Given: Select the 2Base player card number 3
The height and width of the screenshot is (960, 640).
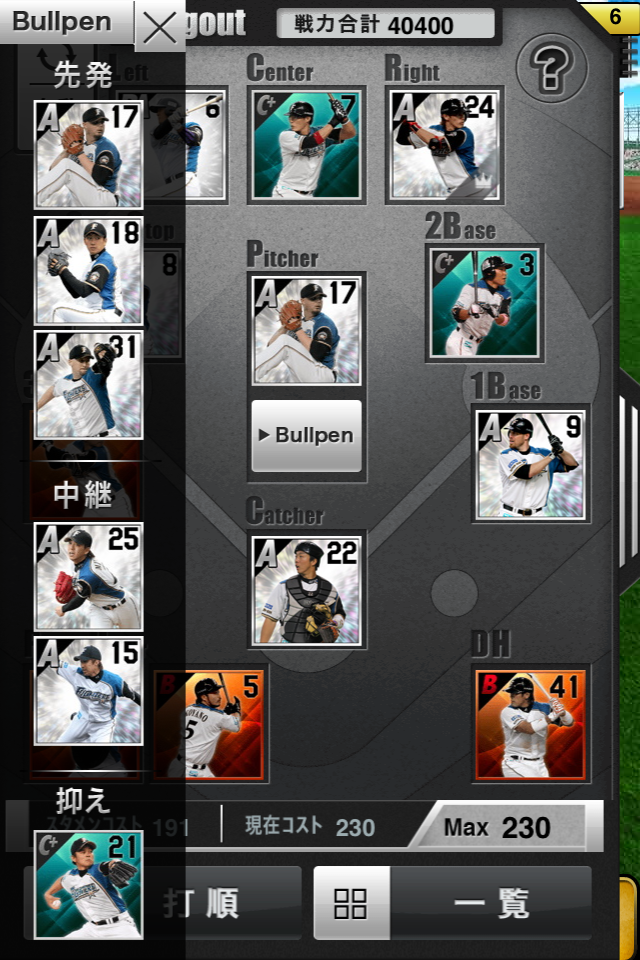Looking at the screenshot, I should click(x=486, y=303).
